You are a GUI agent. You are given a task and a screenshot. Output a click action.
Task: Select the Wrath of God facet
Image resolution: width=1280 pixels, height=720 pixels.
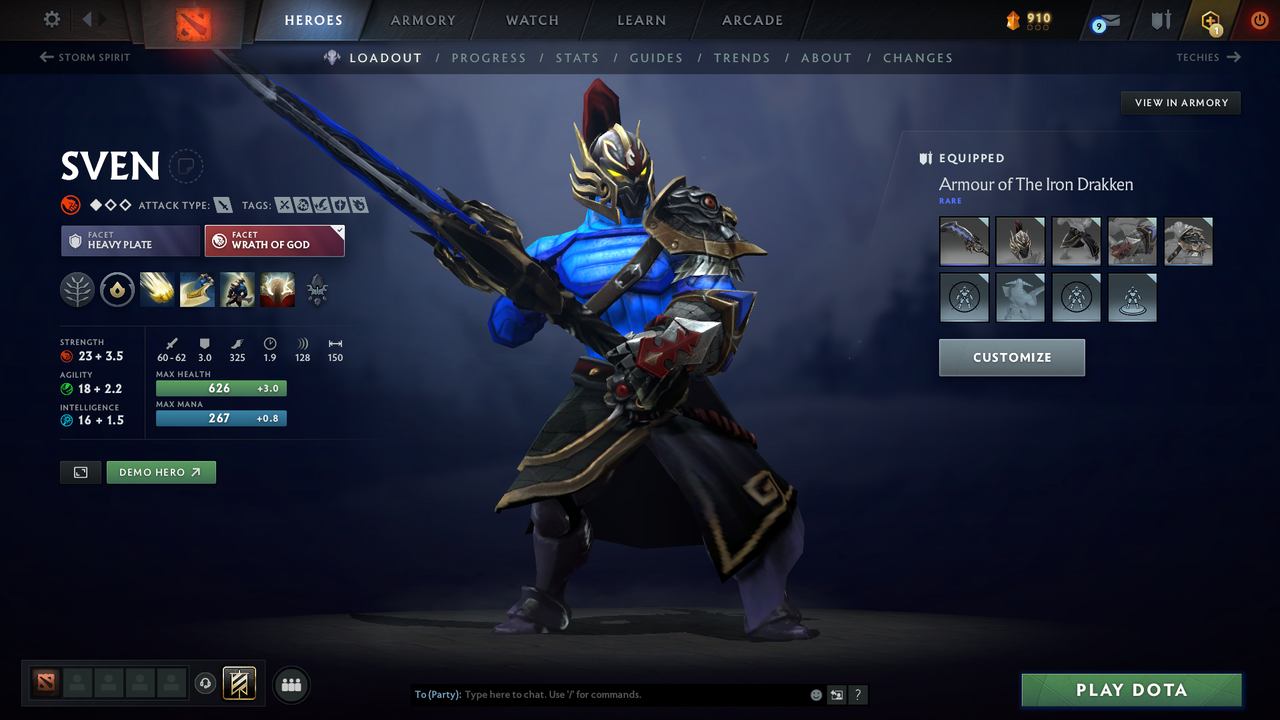274,240
